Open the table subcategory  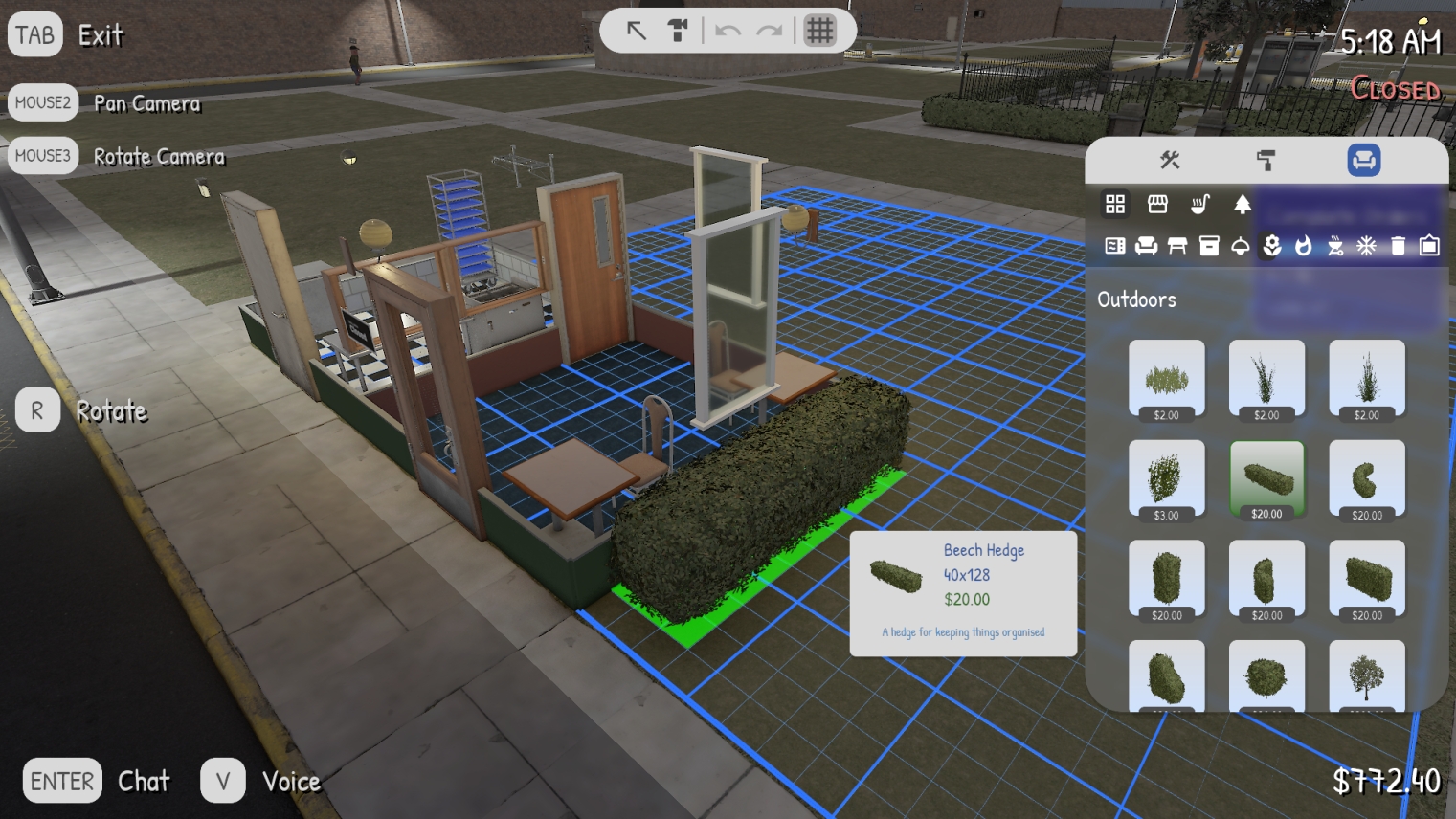[1177, 246]
